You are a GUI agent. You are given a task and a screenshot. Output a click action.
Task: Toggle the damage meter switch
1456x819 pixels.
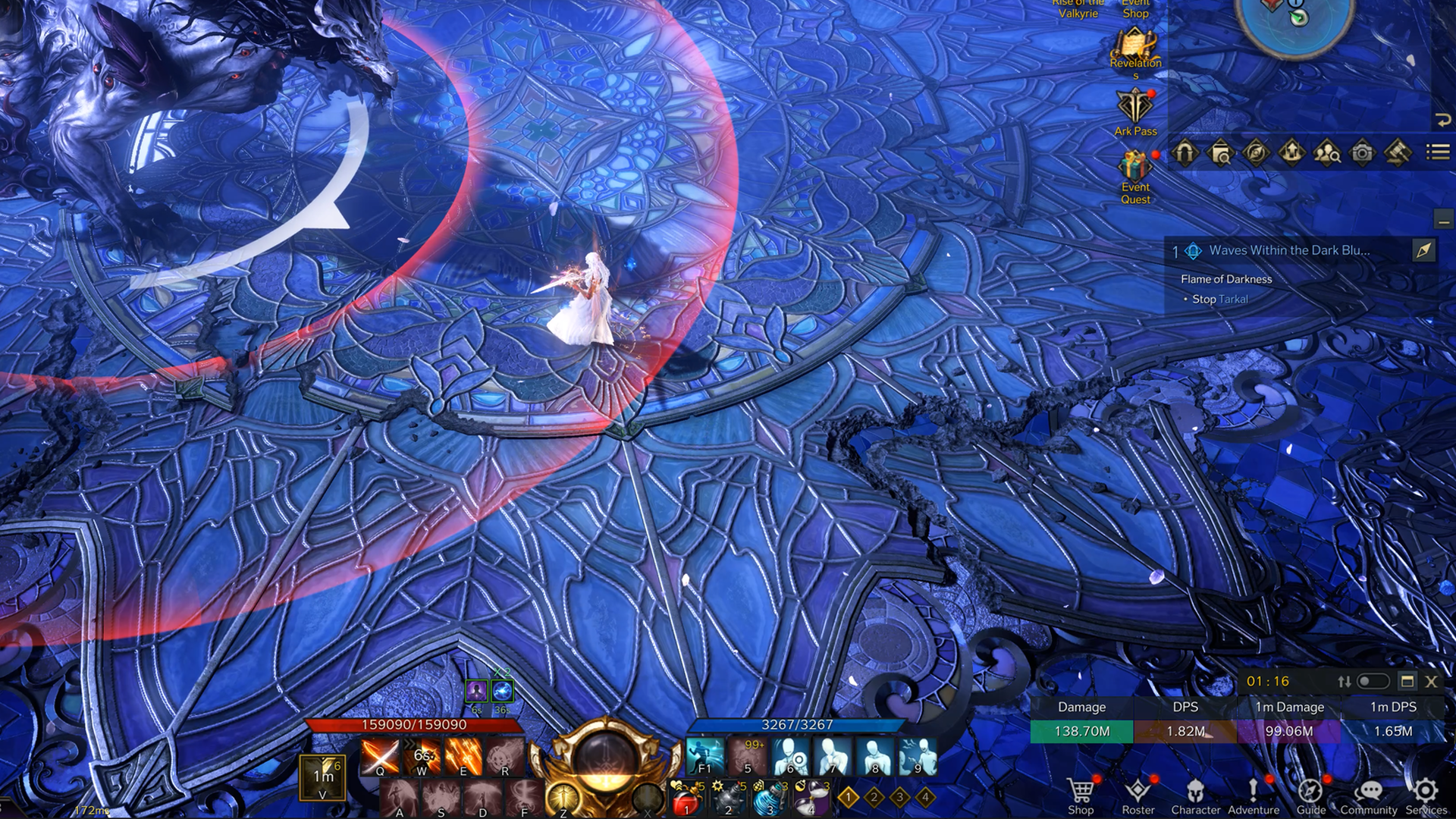tap(1373, 682)
